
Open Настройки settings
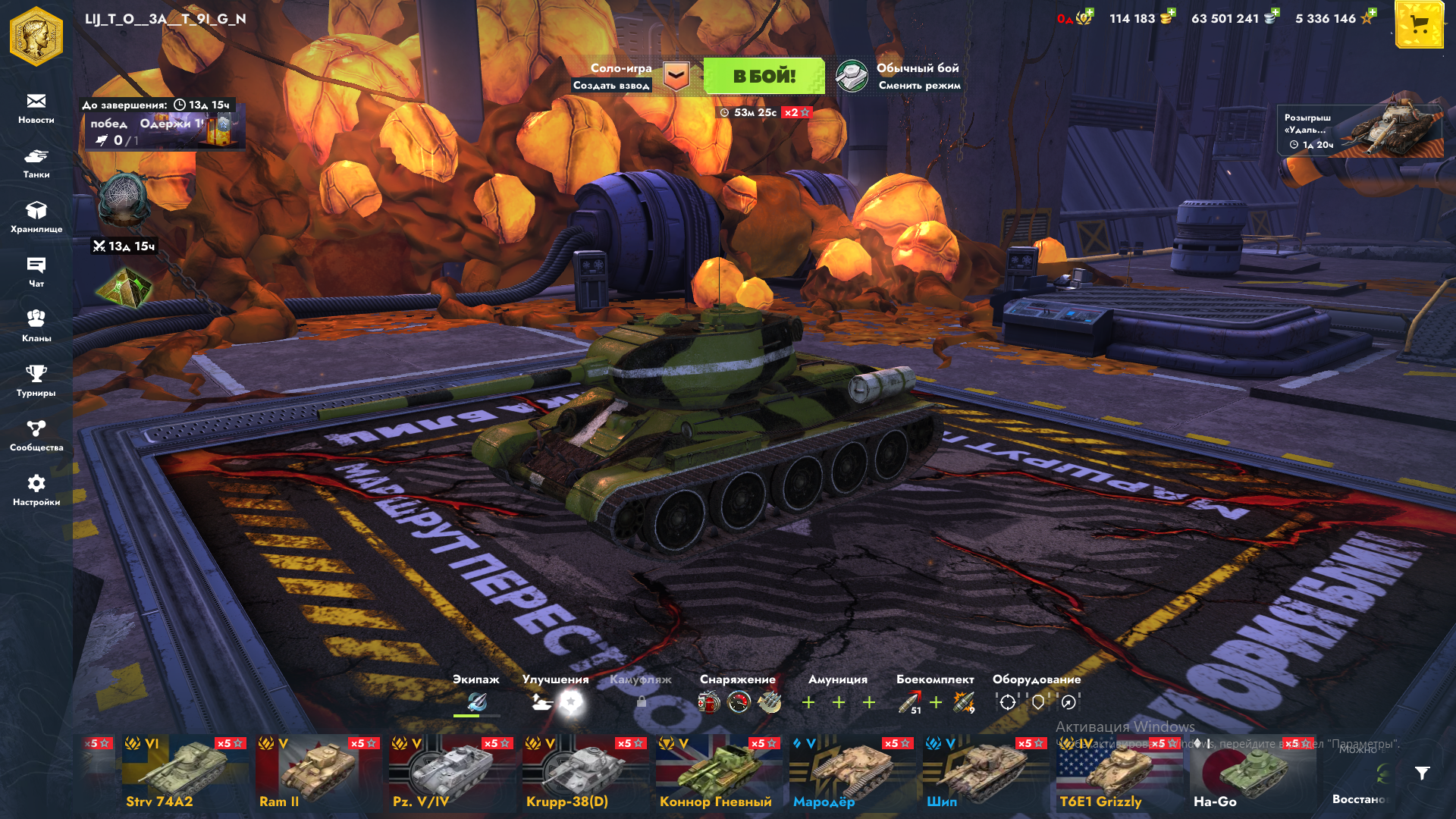(x=36, y=490)
